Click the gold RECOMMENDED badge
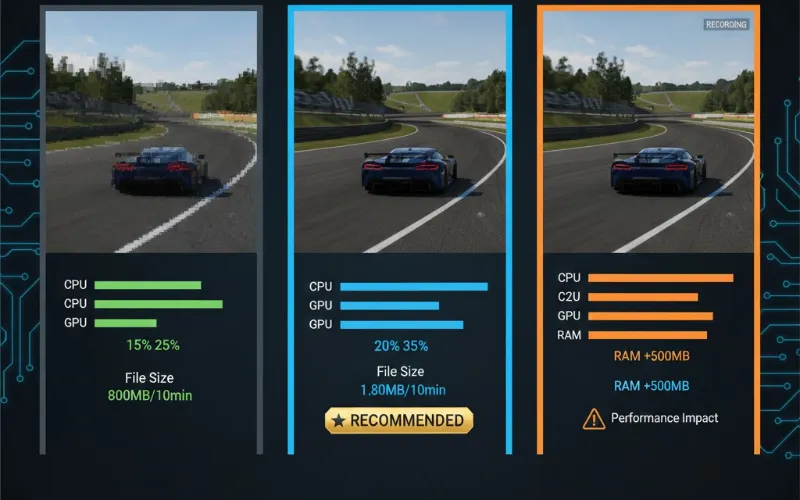 pos(399,420)
